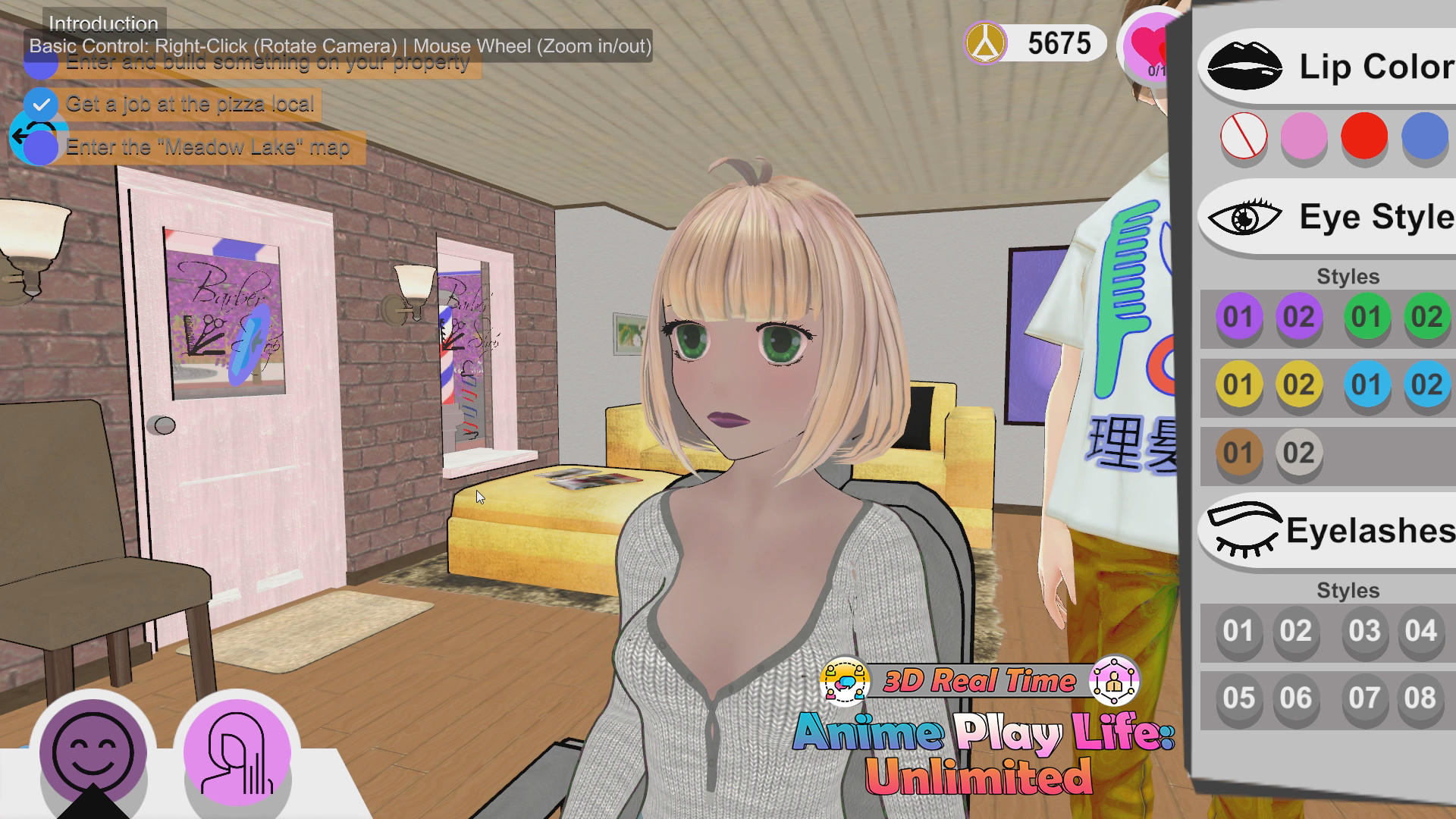Select the Introduction tutorial tab

point(101,24)
